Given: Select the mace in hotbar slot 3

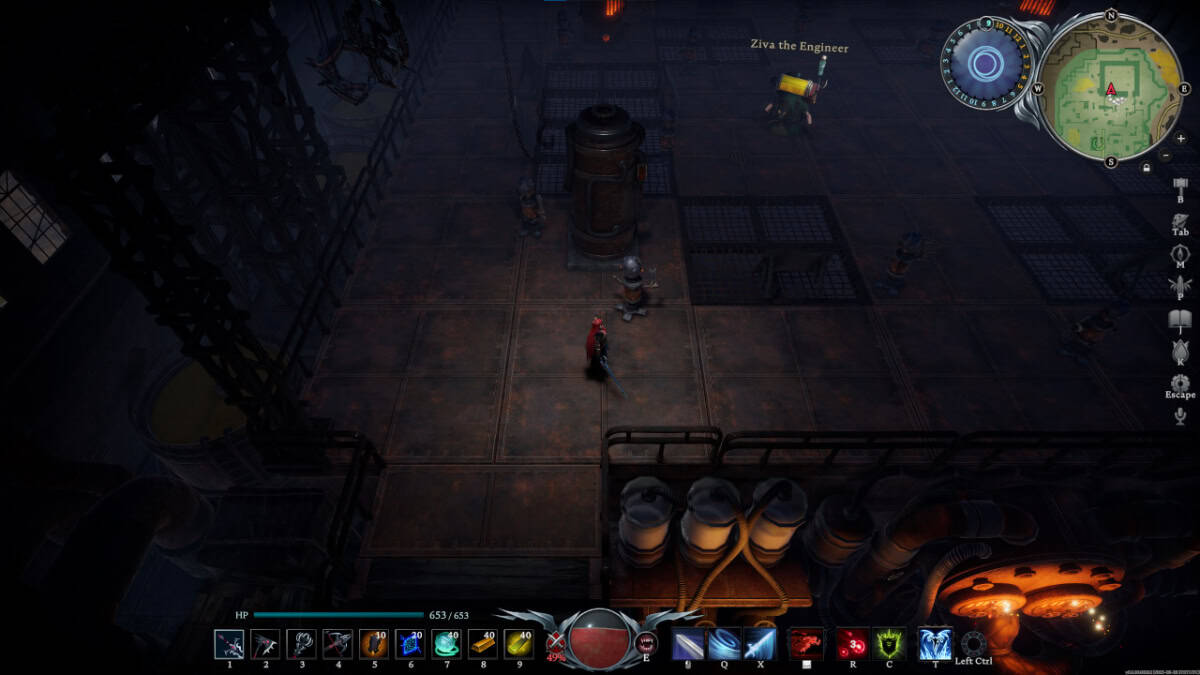Looking at the screenshot, I should 301,643.
